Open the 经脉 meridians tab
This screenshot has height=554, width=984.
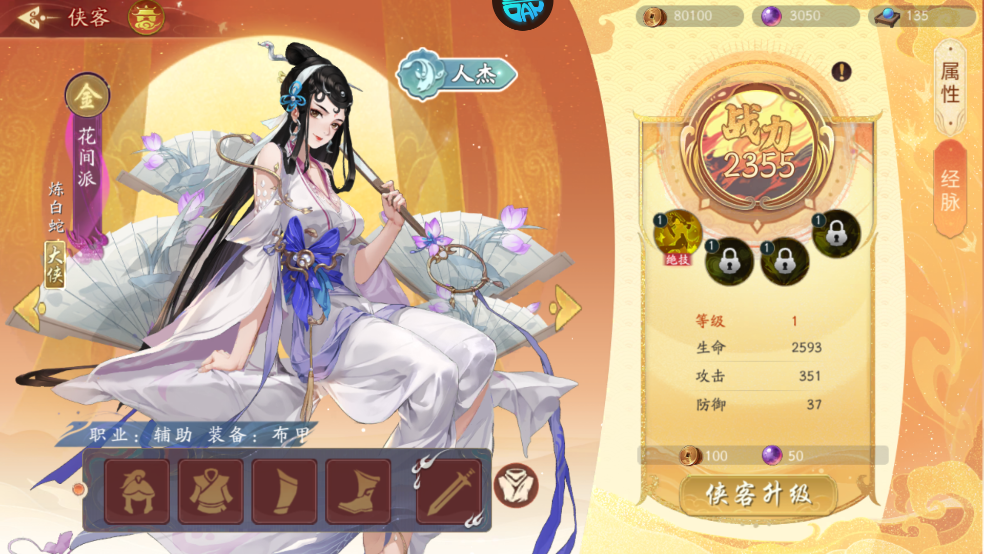click(x=949, y=190)
